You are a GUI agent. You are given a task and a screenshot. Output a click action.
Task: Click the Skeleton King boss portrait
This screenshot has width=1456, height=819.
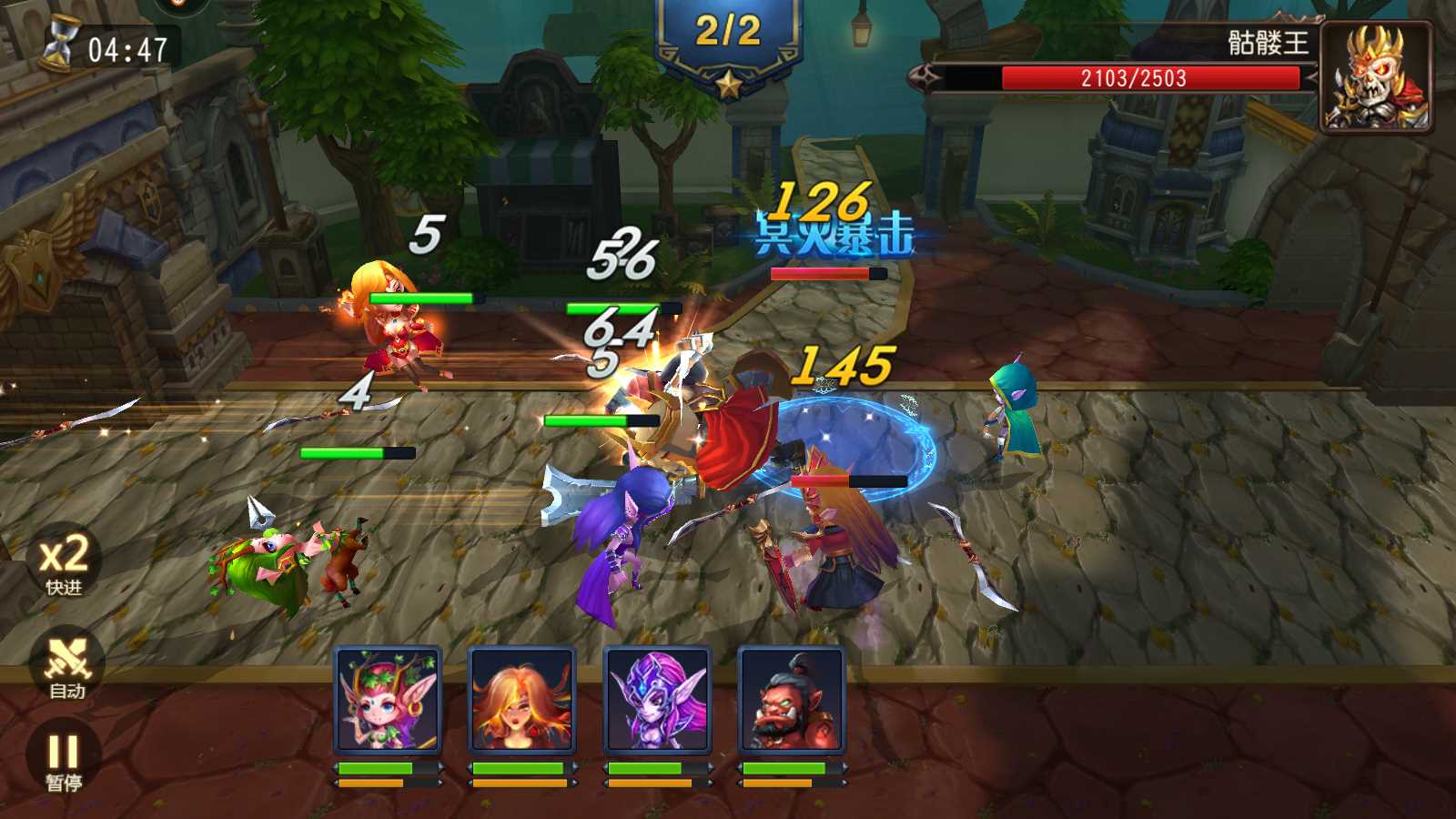1375,76
